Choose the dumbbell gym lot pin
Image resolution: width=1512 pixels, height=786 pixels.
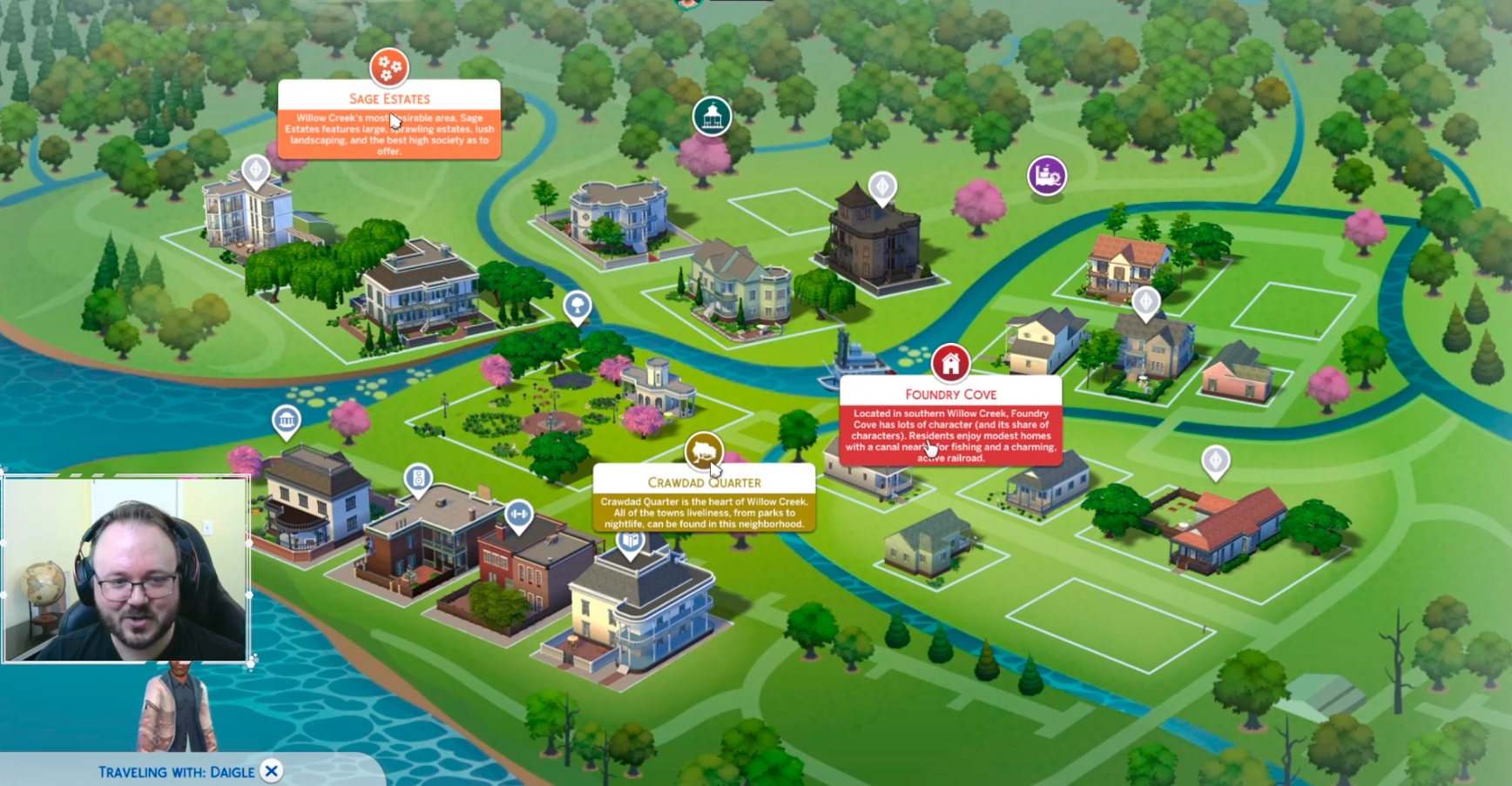(x=518, y=514)
